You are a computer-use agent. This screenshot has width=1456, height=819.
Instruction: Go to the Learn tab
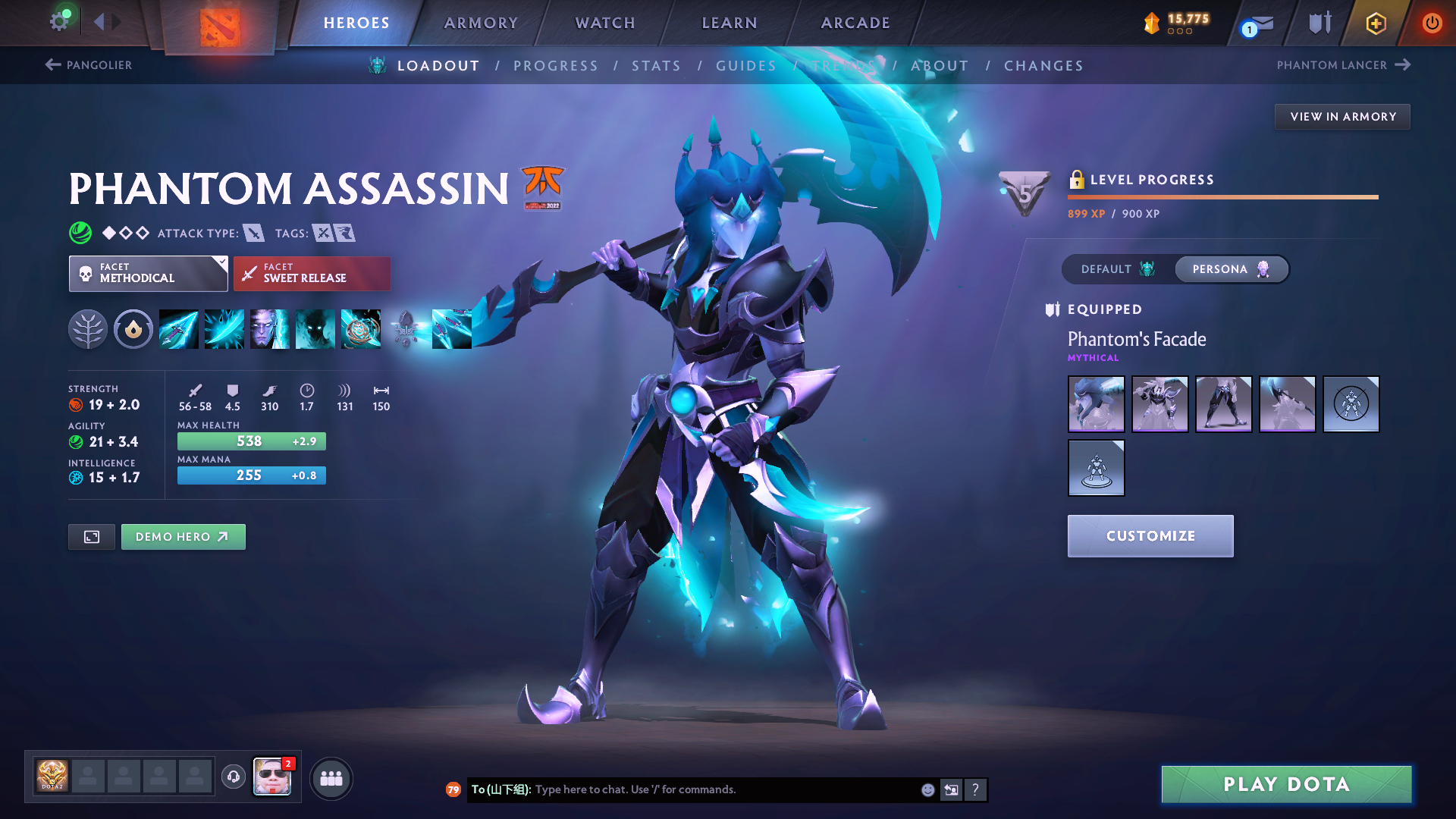(x=730, y=23)
